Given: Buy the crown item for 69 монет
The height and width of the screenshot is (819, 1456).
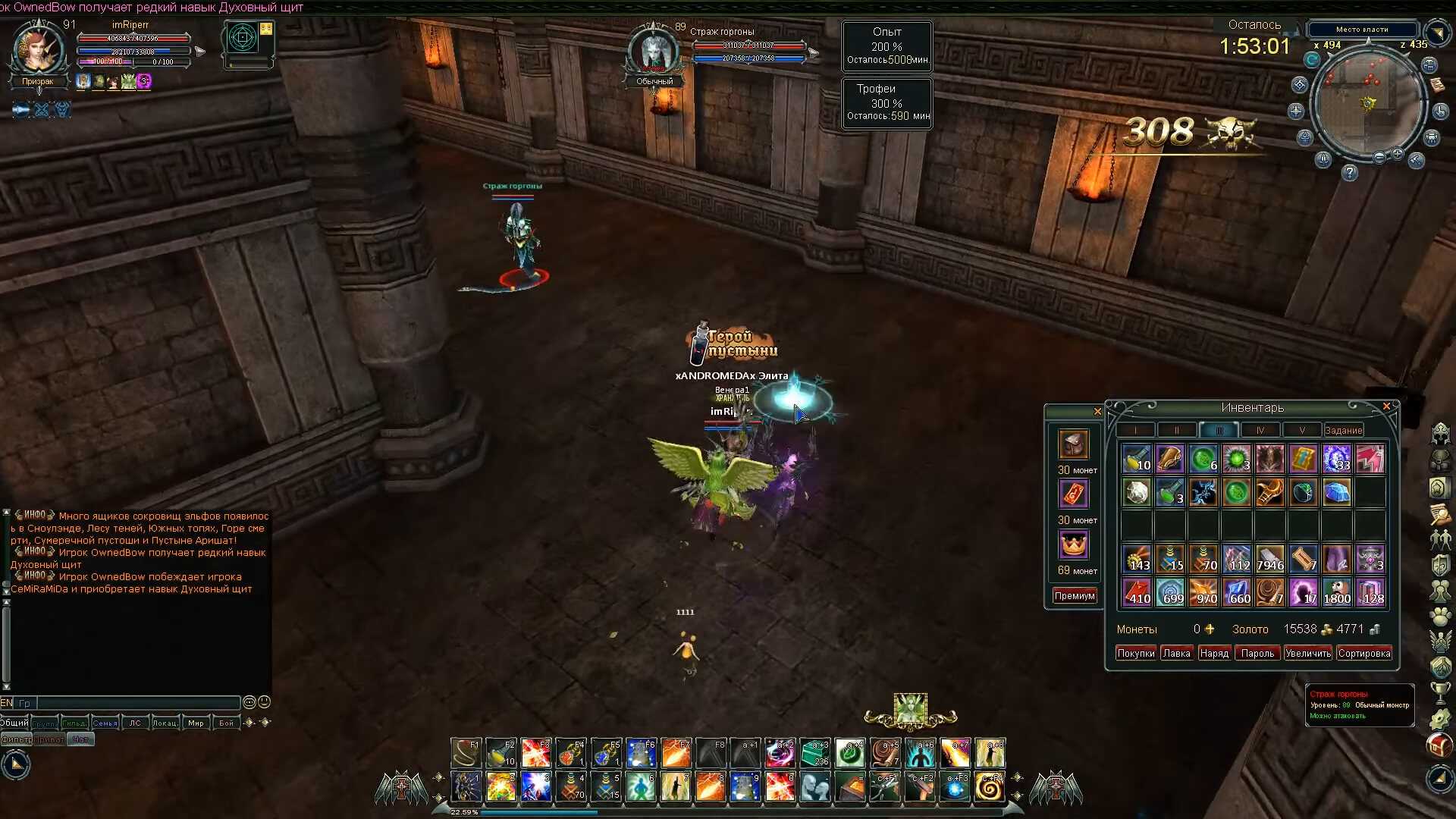Looking at the screenshot, I should [1074, 544].
